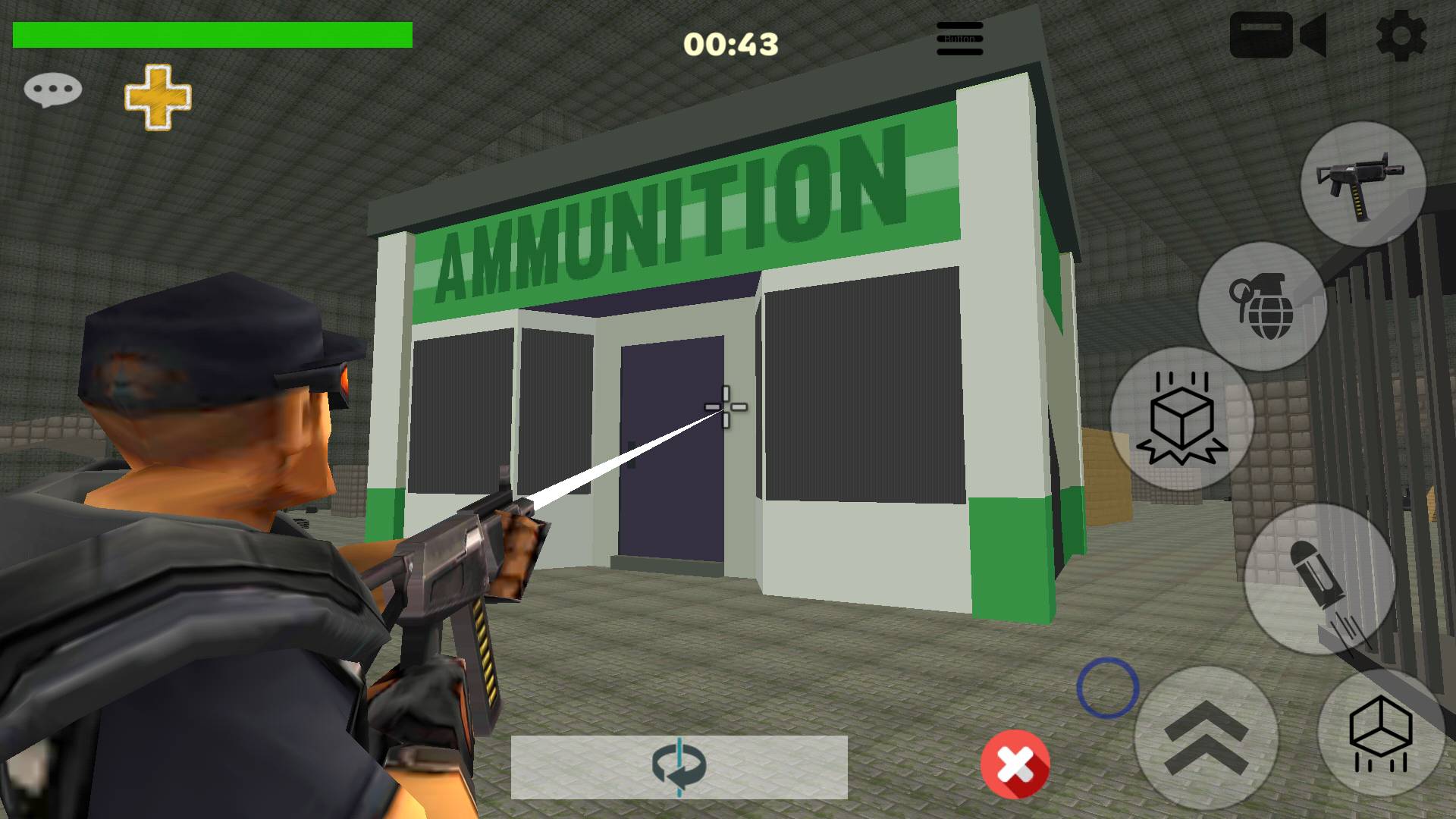Open the hamburger menu
The height and width of the screenshot is (819, 1456).
pos(959,38)
